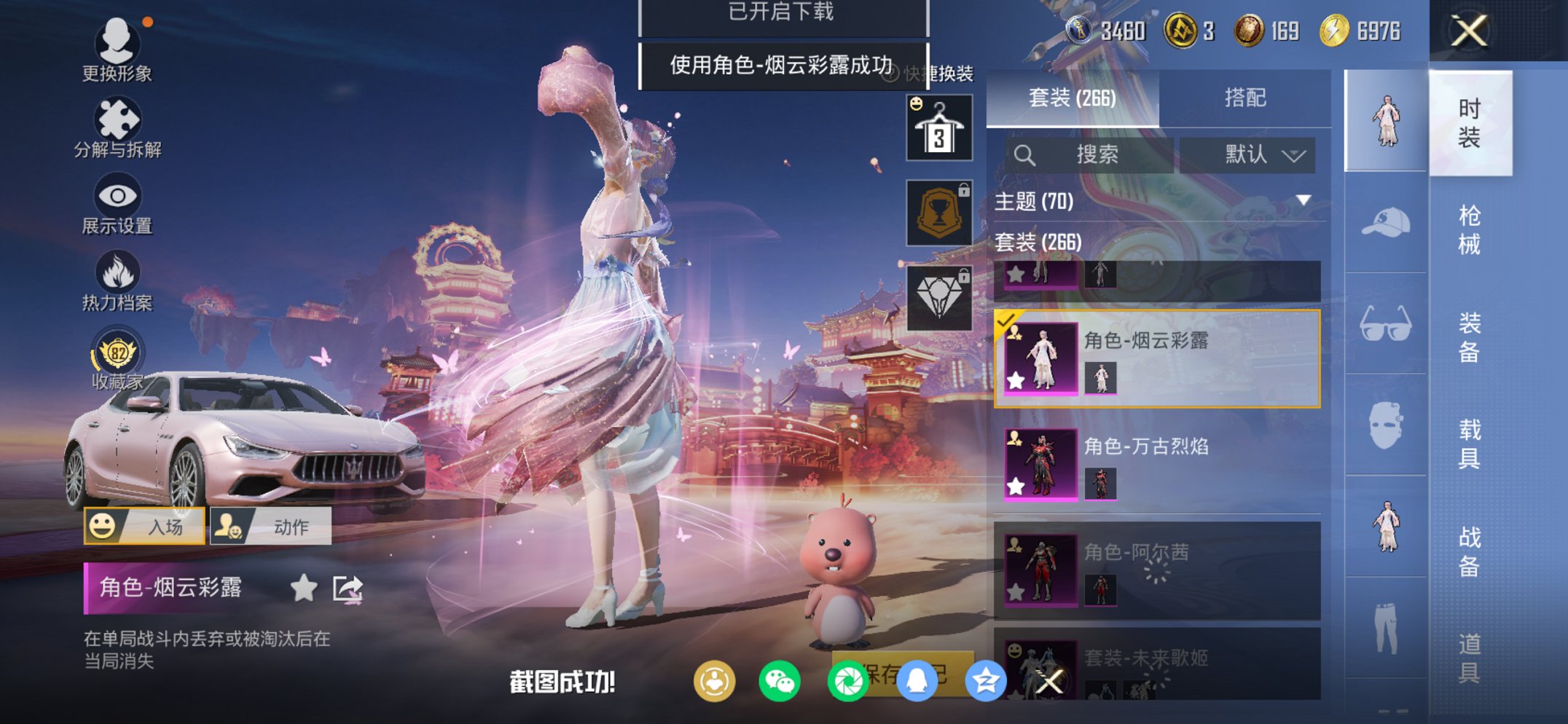Open the quick outfit change hanger icon

[x=938, y=127]
